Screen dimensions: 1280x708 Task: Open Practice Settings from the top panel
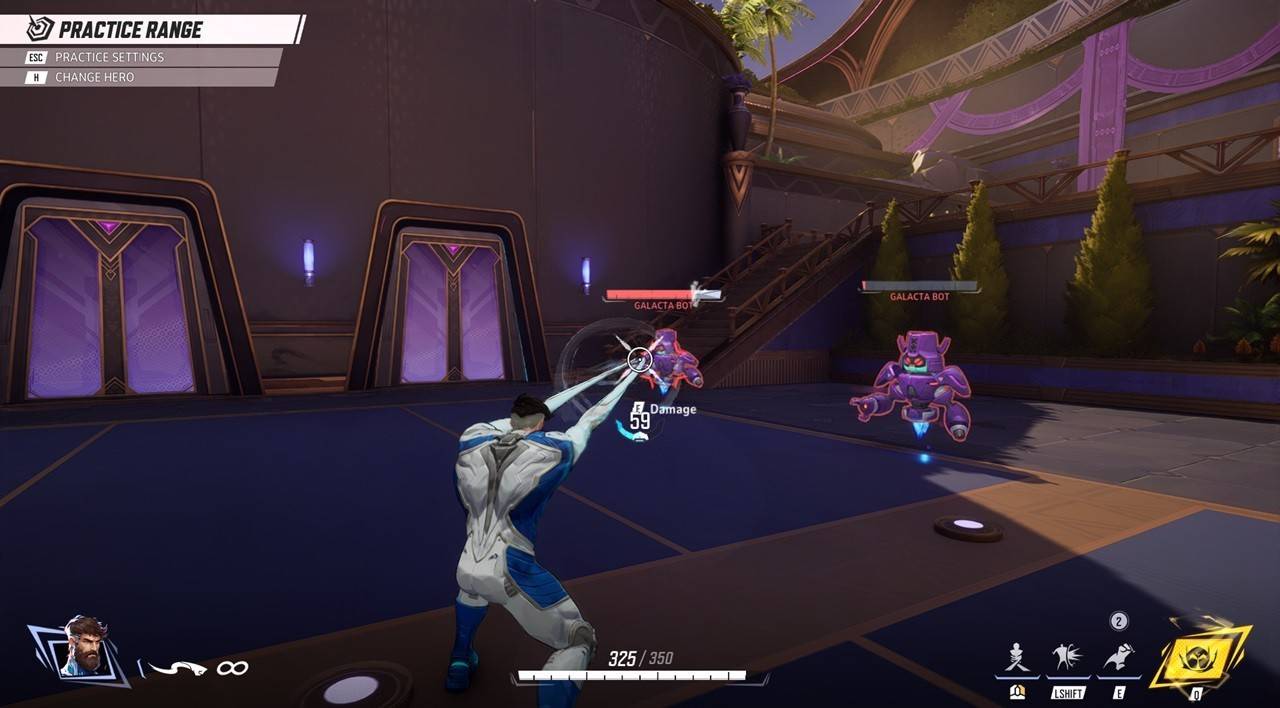click(x=109, y=57)
